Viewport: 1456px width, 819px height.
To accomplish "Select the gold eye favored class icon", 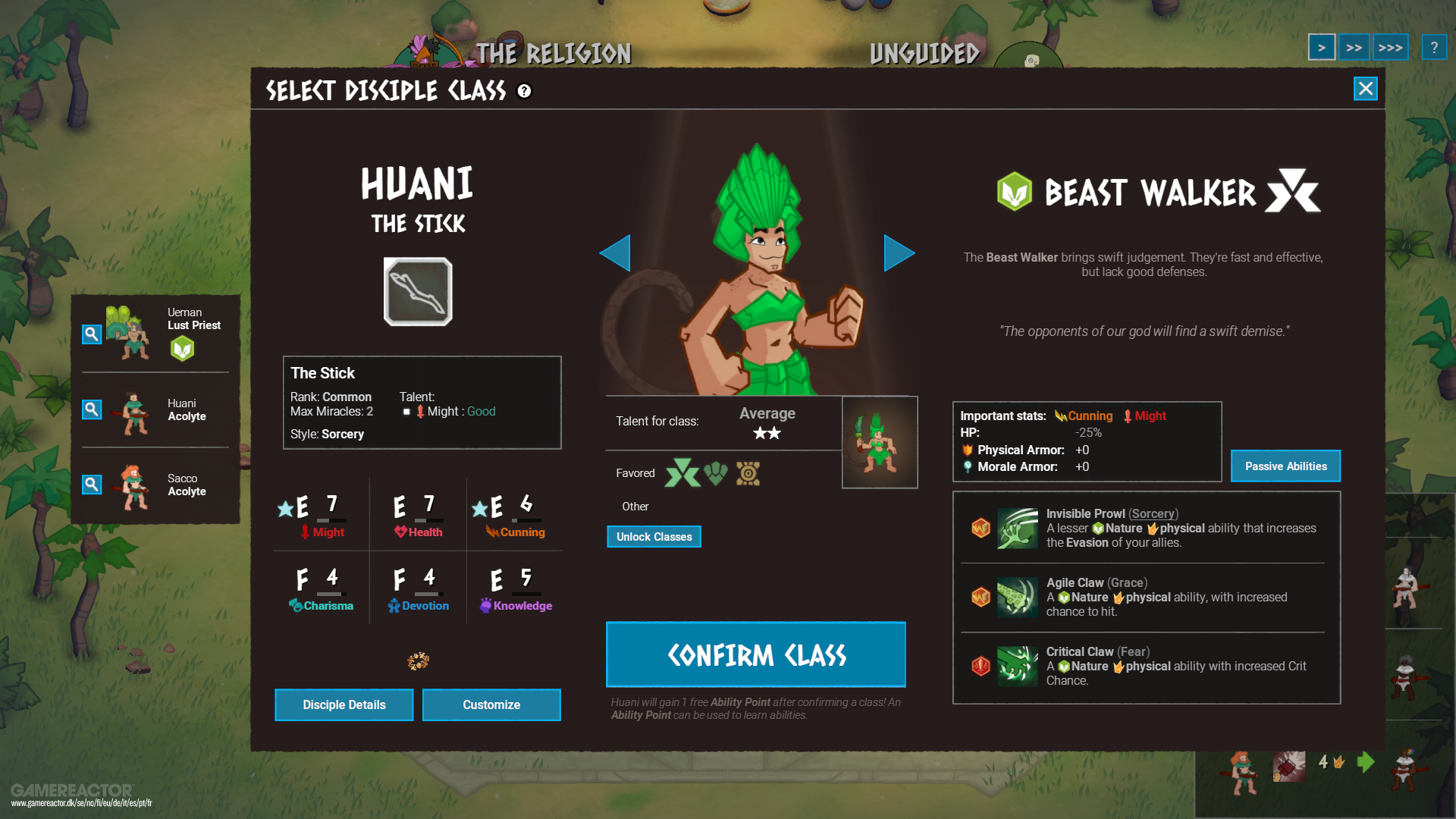I will (749, 472).
